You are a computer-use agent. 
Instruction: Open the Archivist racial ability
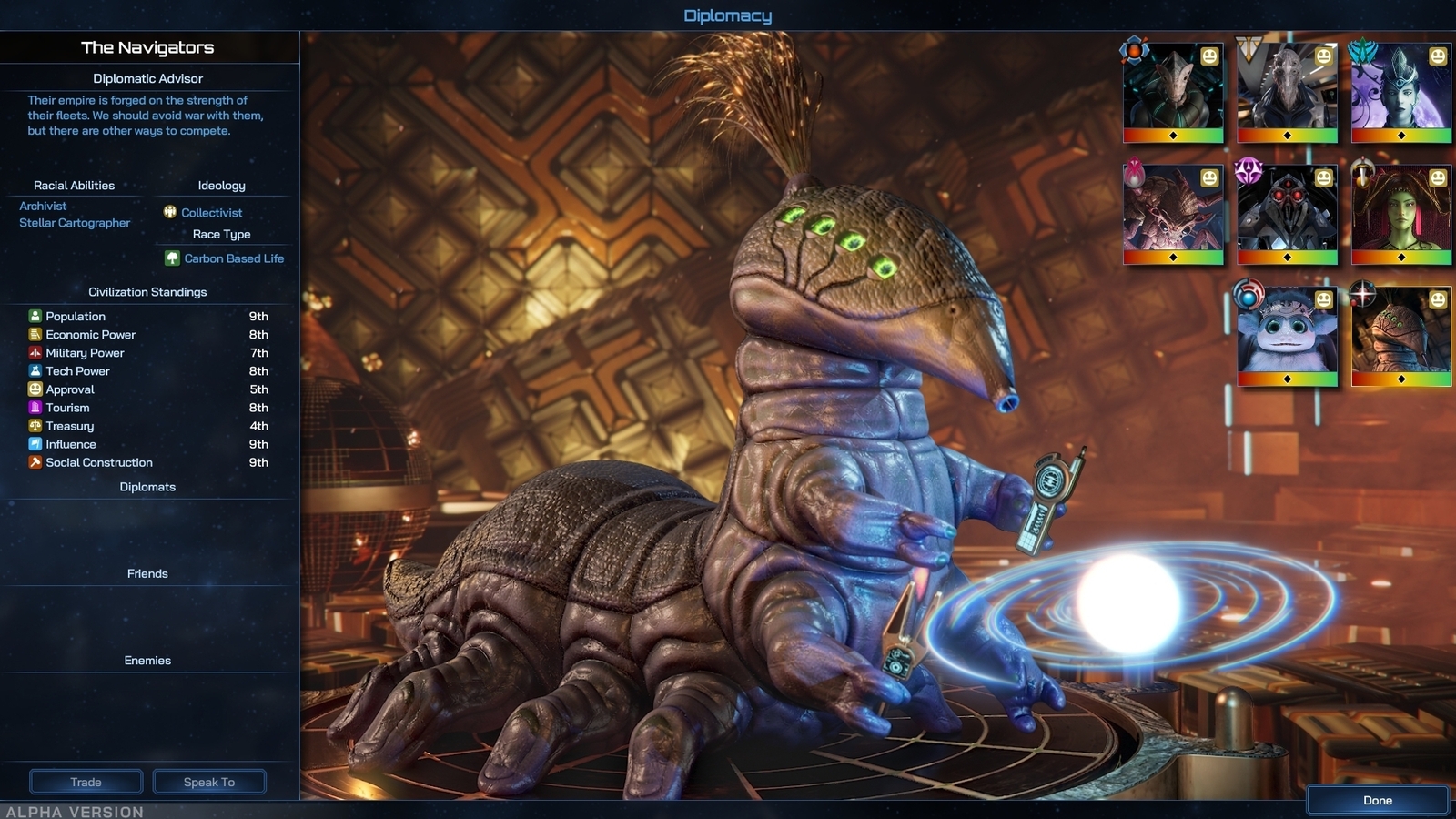click(43, 206)
